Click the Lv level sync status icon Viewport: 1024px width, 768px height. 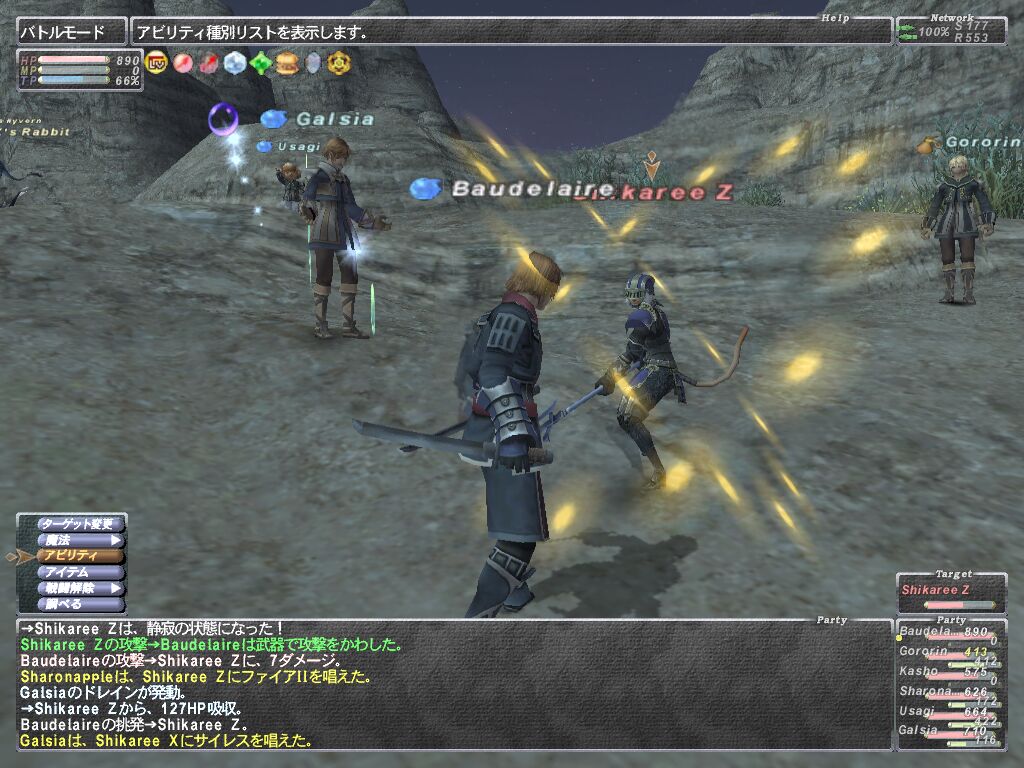[x=157, y=63]
